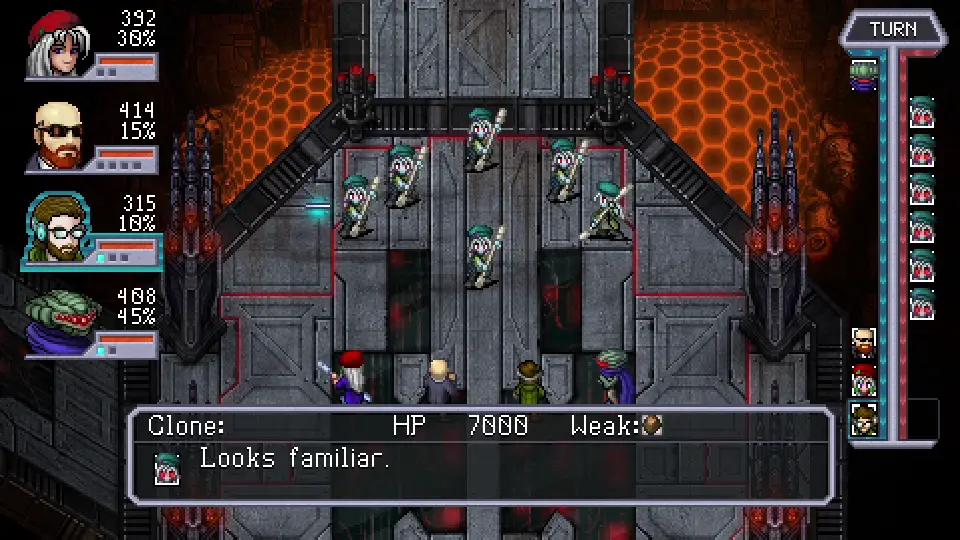Target the clone marked by the cyan cursor
The image size is (960, 540).
click(x=358, y=207)
